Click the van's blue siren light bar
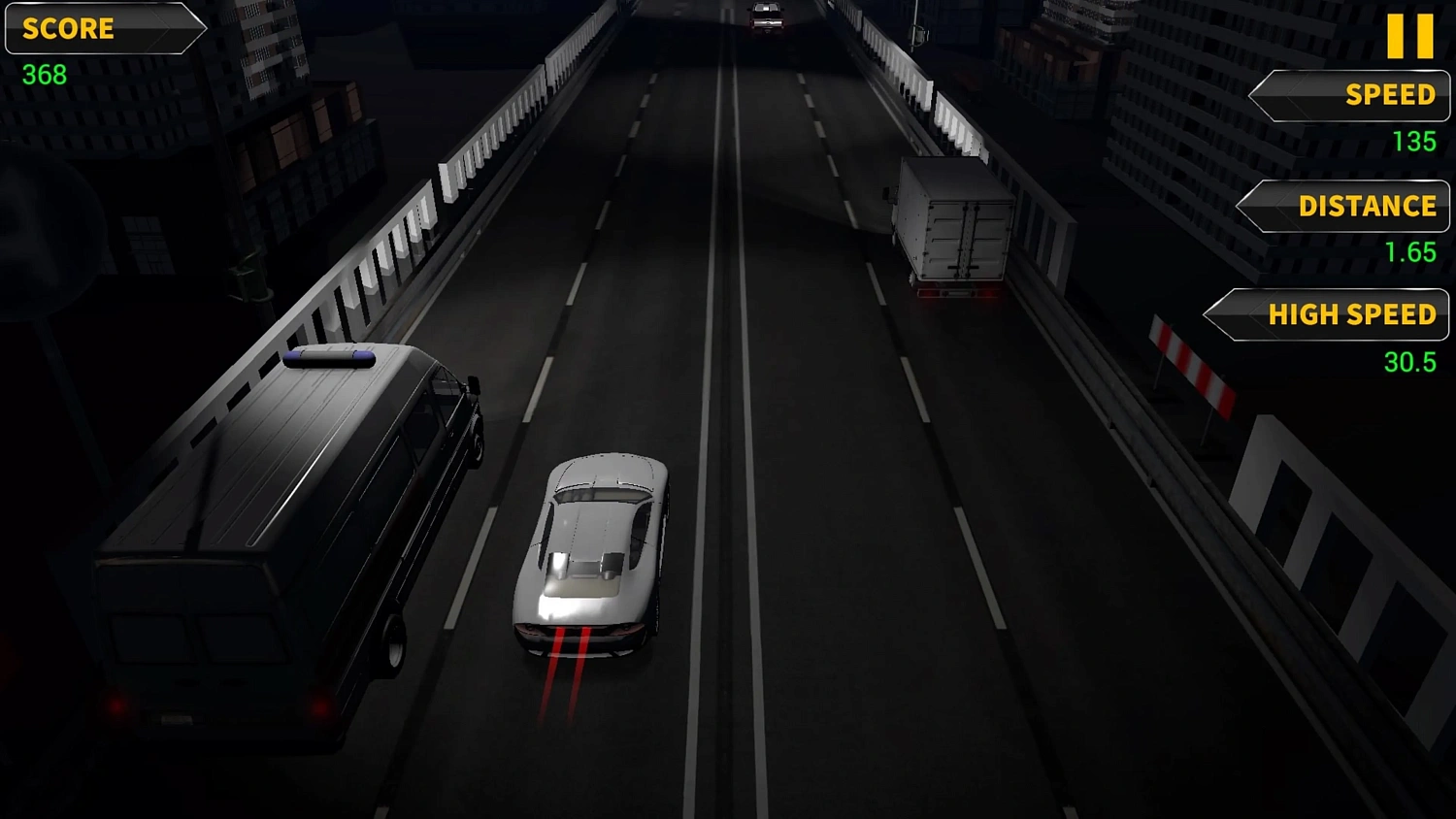Image resolution: width=1456 pixels, height=819 pixels. 330,359
